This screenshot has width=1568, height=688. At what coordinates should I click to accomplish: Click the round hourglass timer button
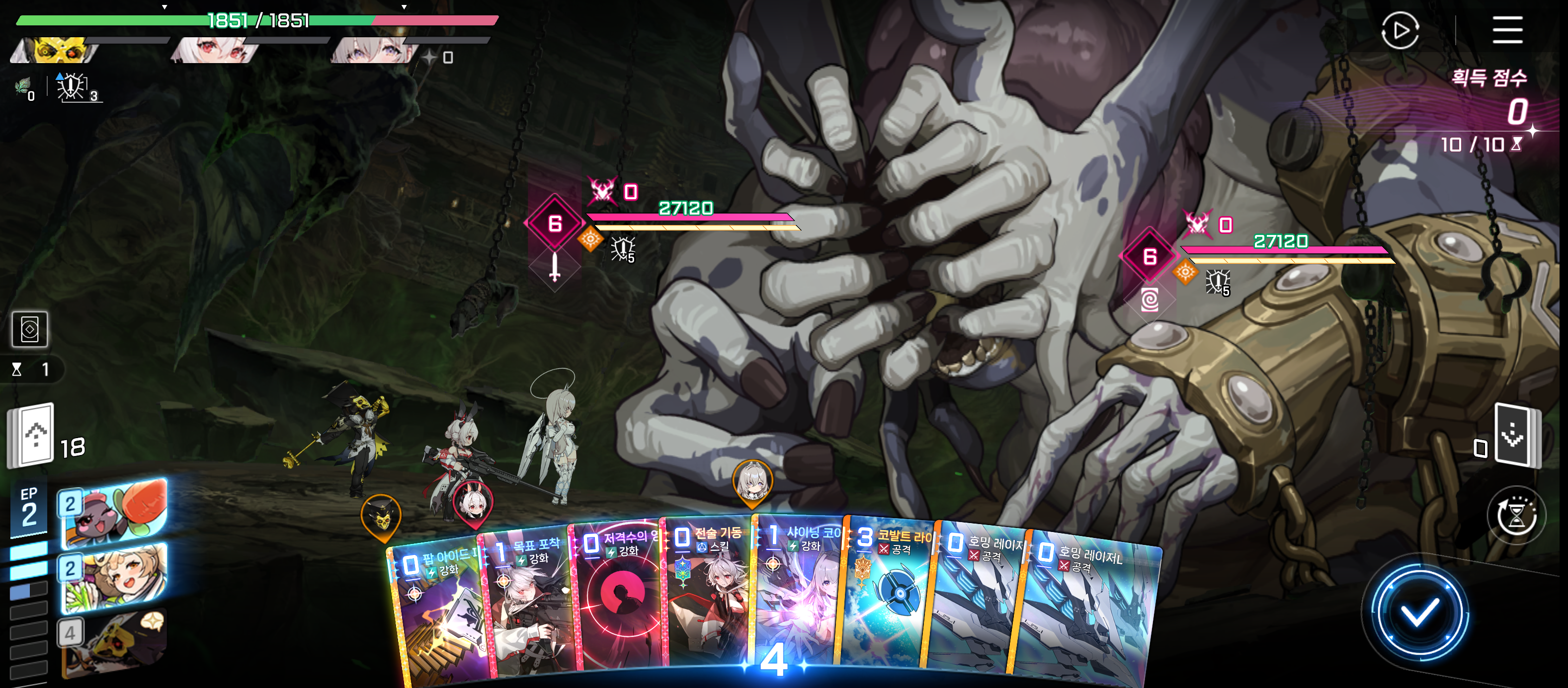(1515, 516)
